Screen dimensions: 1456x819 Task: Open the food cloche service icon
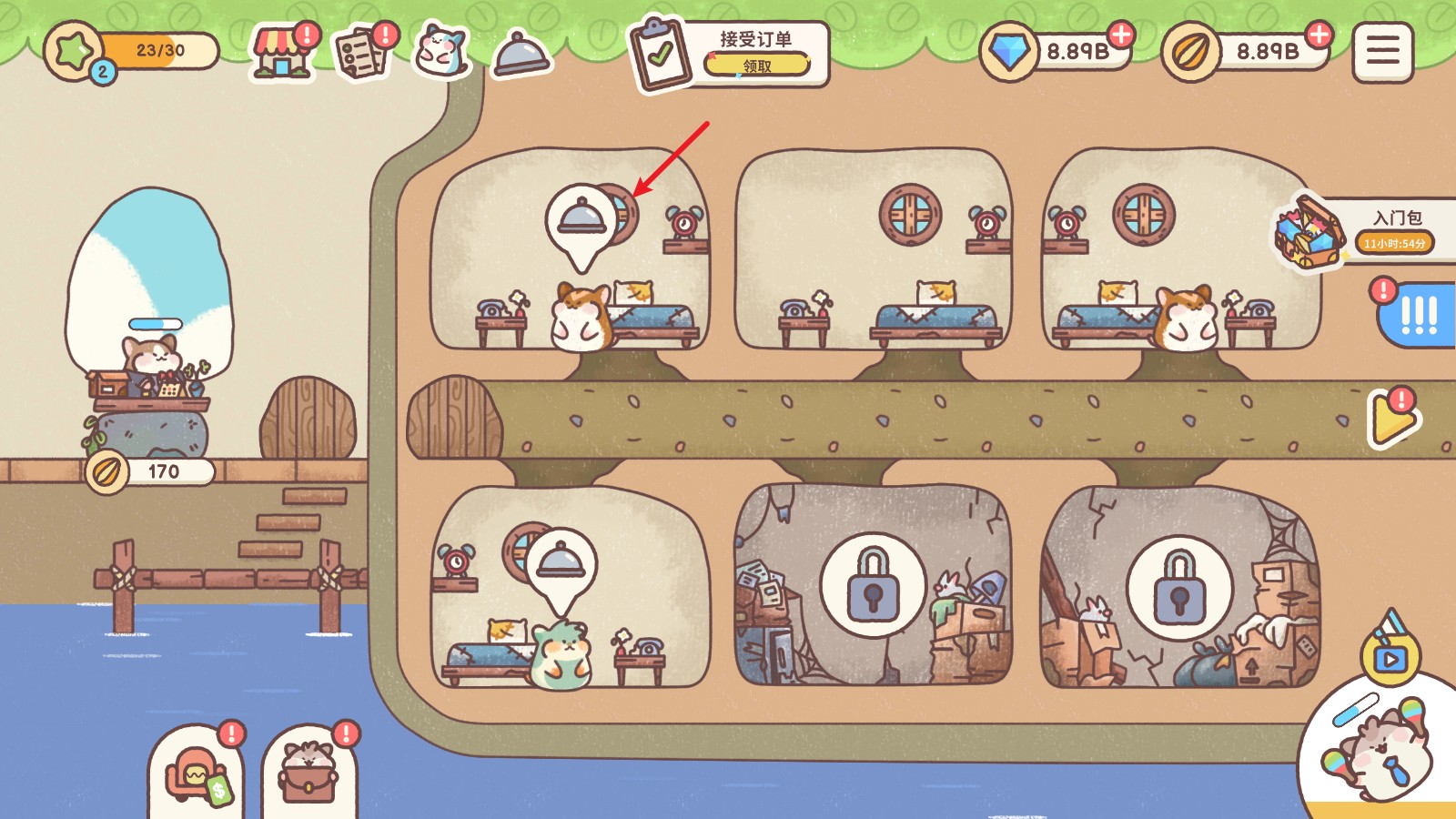point(521,53)
